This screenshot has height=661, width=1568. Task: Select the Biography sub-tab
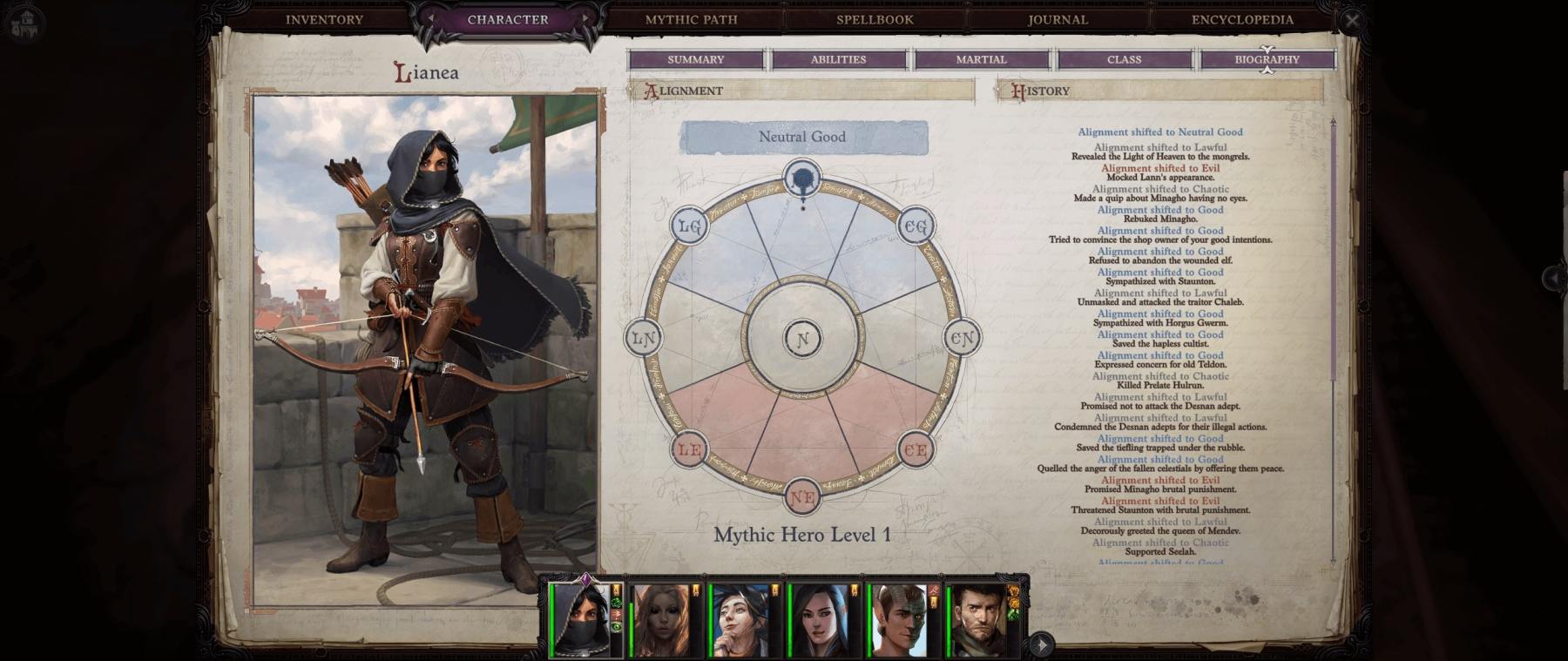point(1267,59)
